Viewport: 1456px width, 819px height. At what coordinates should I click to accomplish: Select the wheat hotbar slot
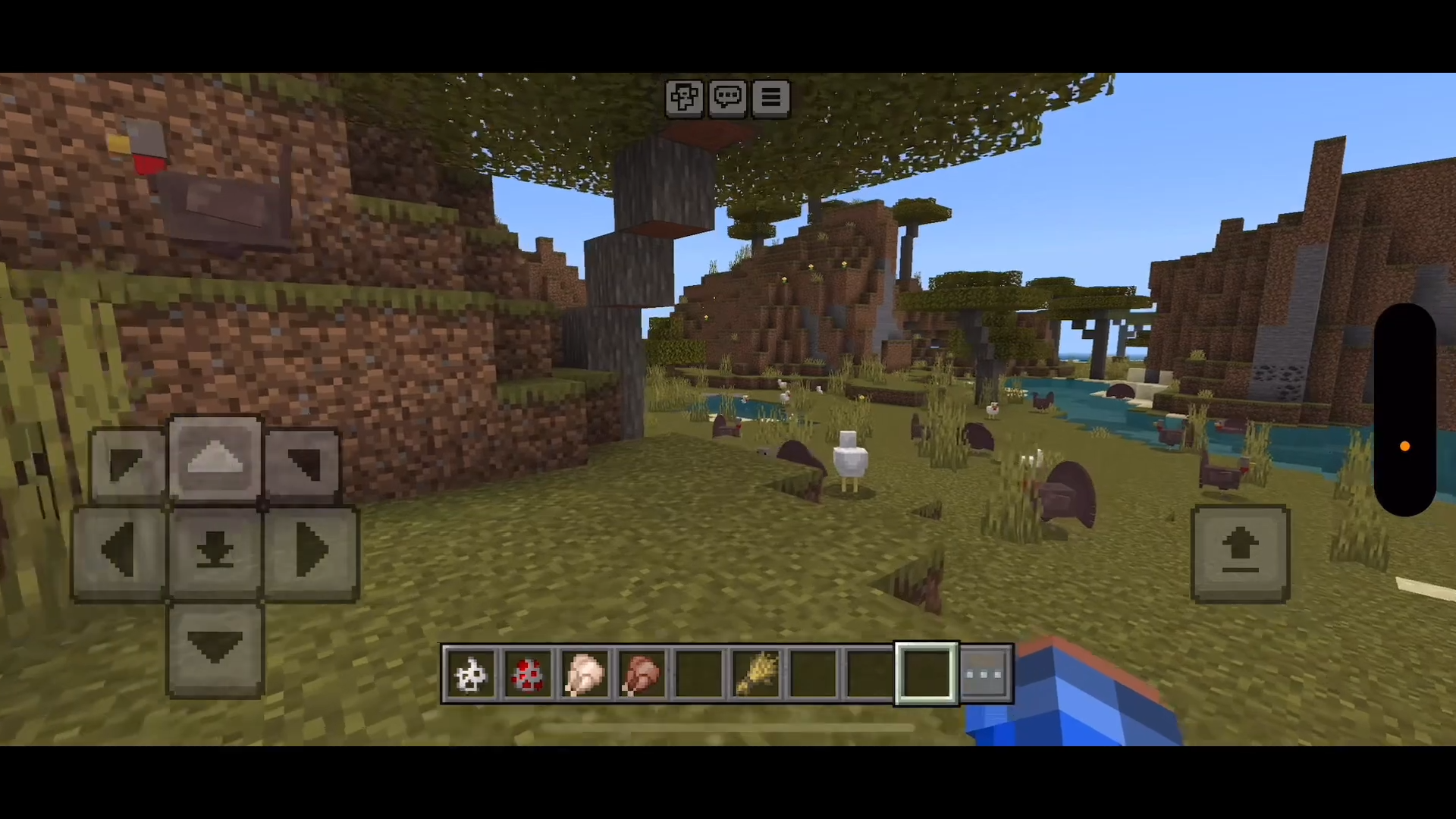[x=756, y=674]
